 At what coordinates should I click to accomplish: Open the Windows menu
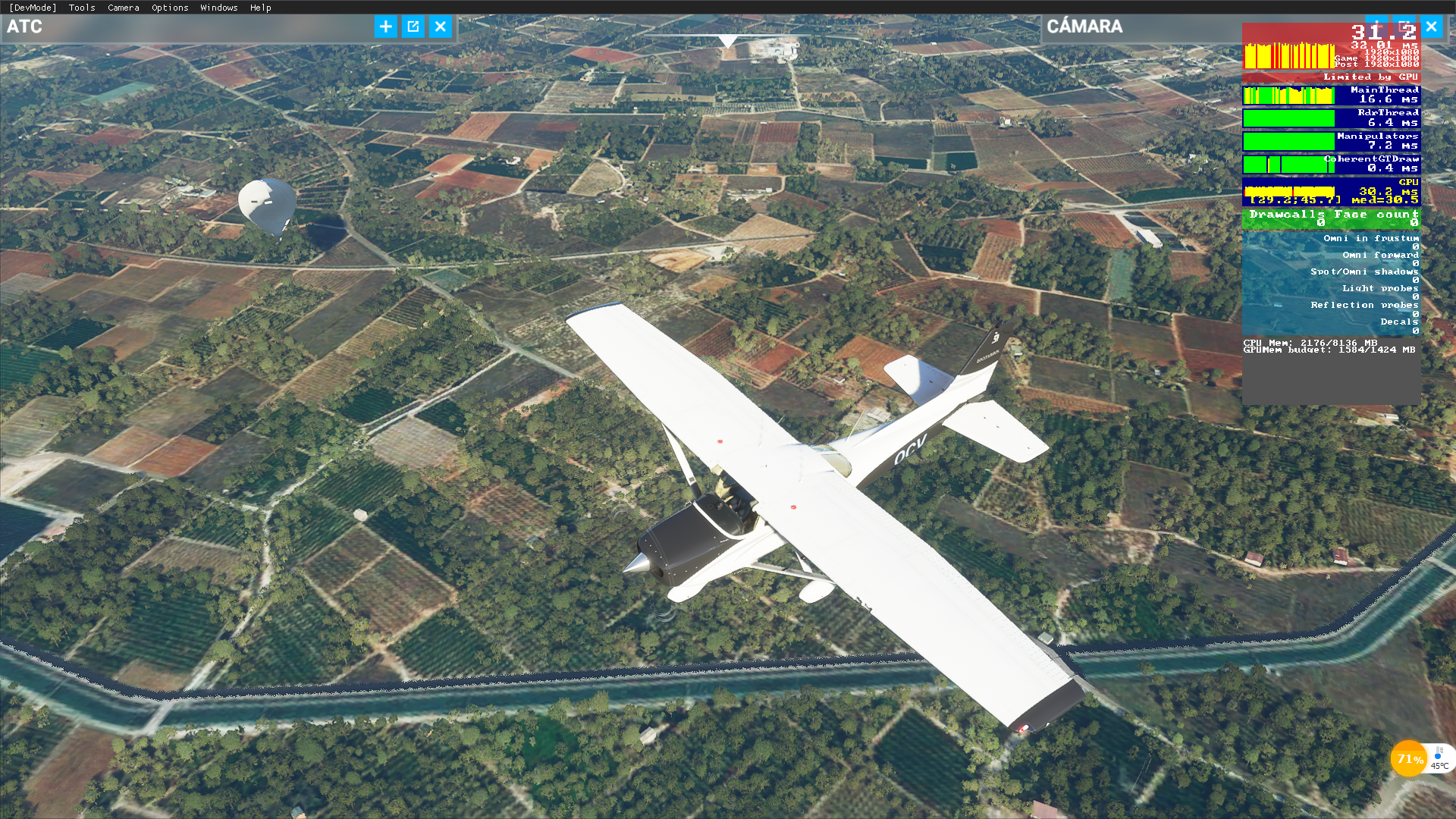pos(219,8)
